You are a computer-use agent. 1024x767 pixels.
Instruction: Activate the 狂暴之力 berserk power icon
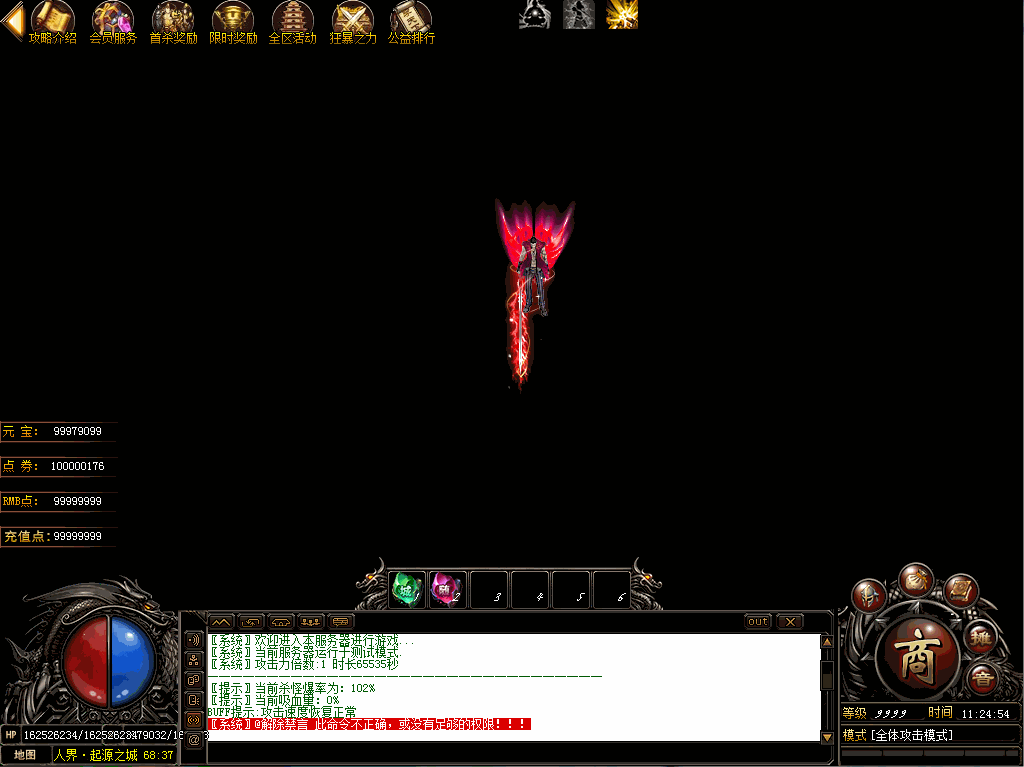coord(352,20)
